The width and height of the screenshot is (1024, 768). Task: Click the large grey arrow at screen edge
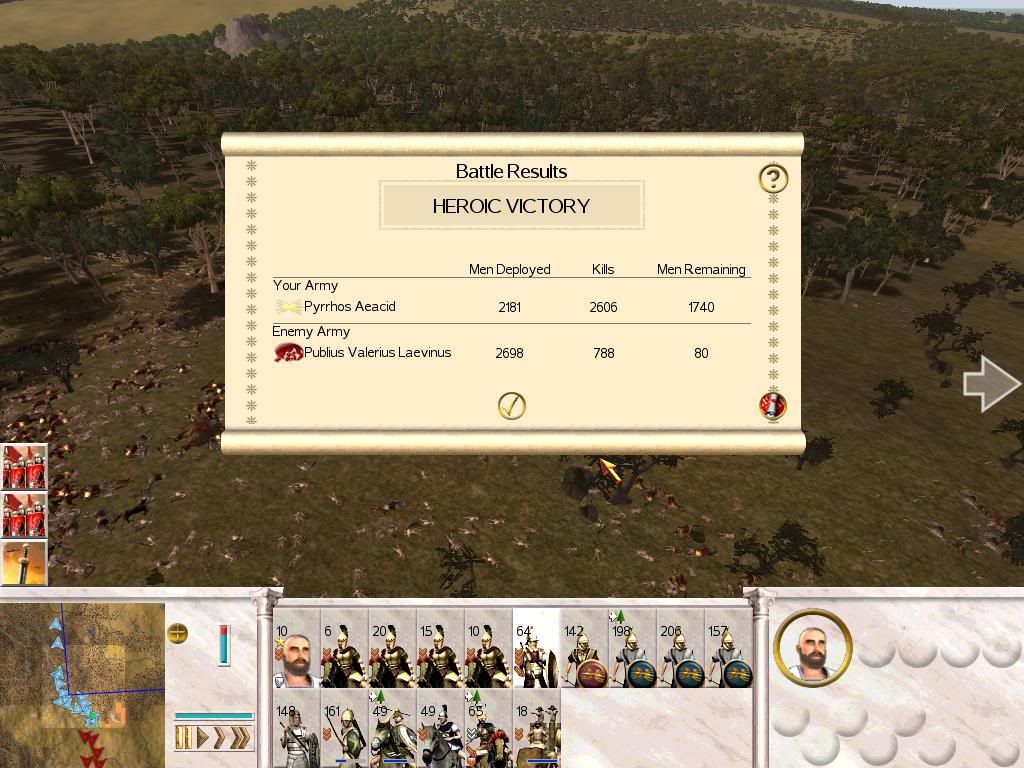coord(990,384)
